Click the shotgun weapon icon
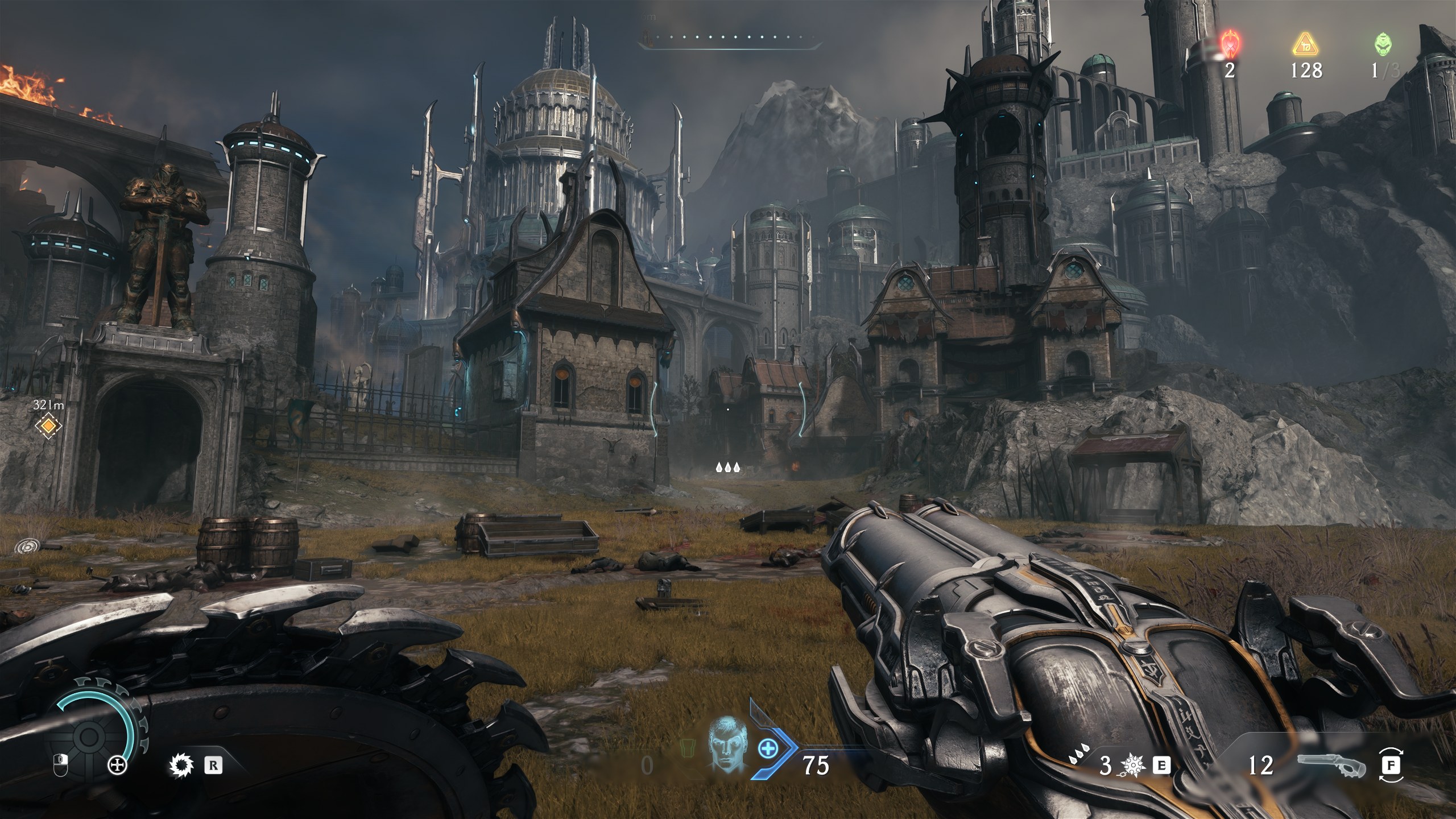Viewport: 1456px width, 819px height. click(x=1332, y=766)
